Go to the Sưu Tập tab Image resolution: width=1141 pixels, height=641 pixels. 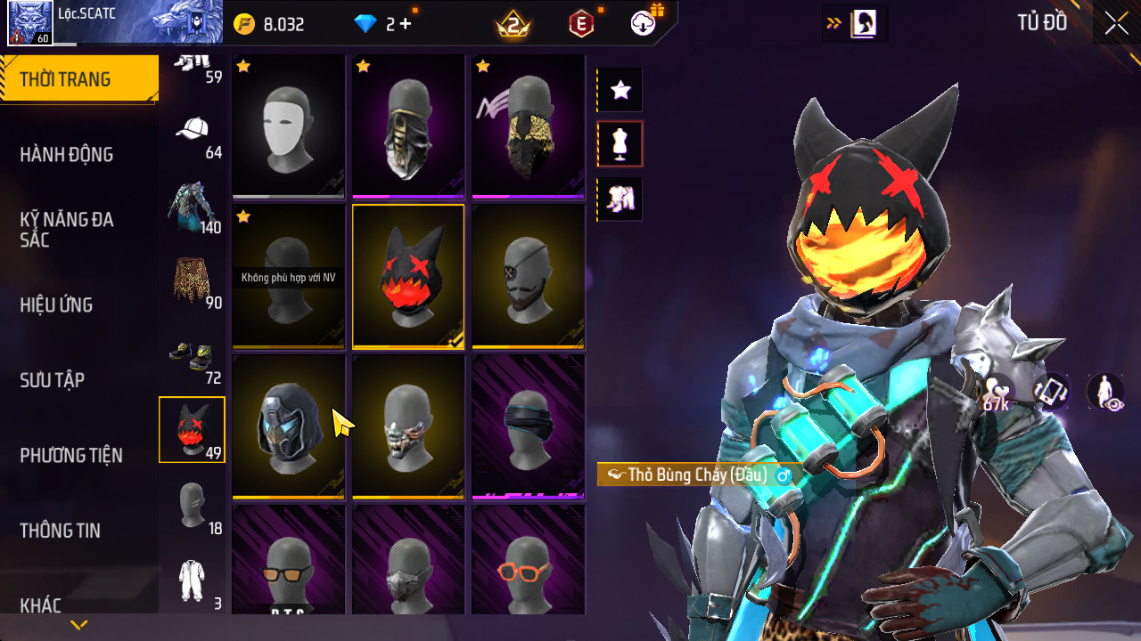pyautogui.click(x=52, y=380)
